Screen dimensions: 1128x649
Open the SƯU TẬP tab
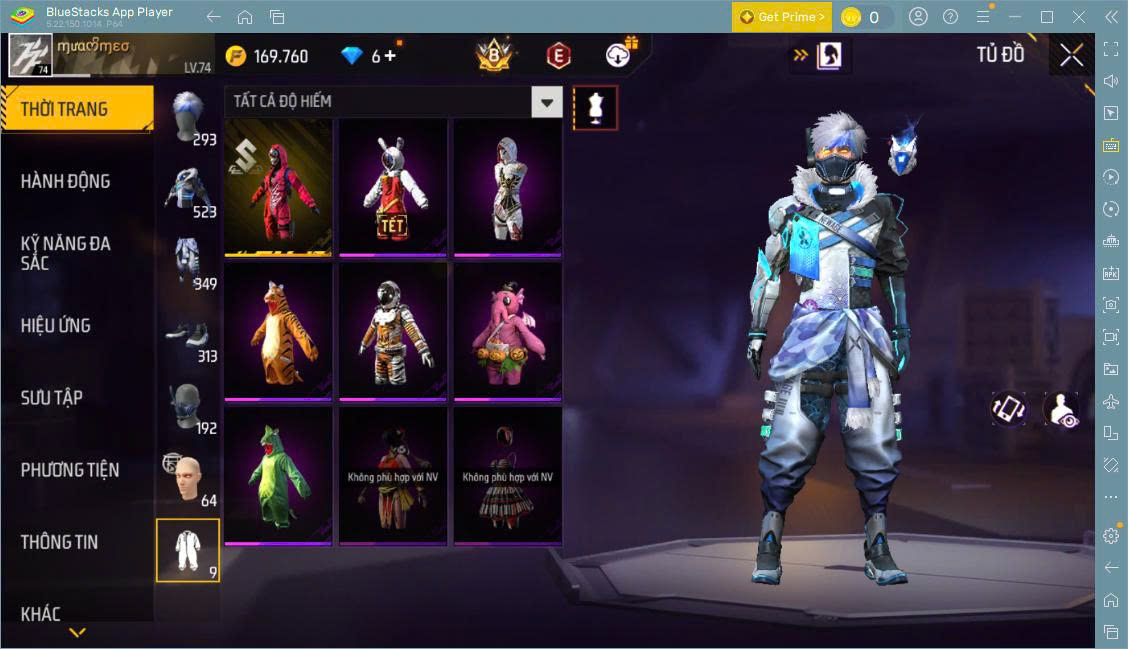tap(52, 397)
